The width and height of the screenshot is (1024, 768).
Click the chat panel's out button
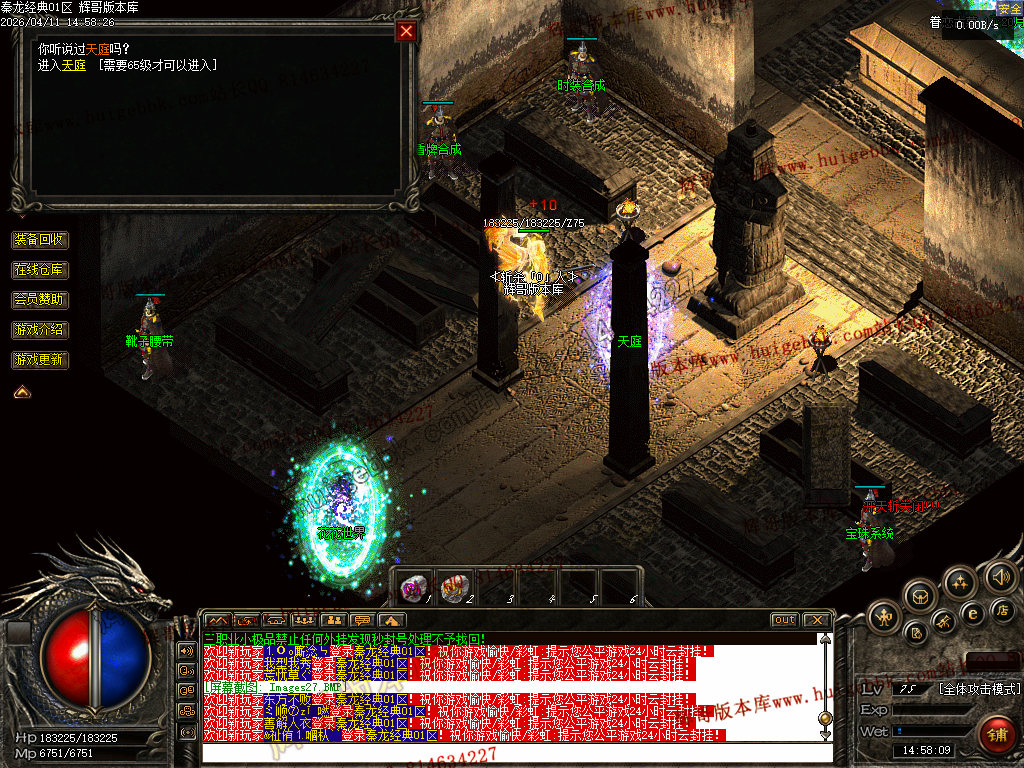pyautogui.click(x=784, y=620)
